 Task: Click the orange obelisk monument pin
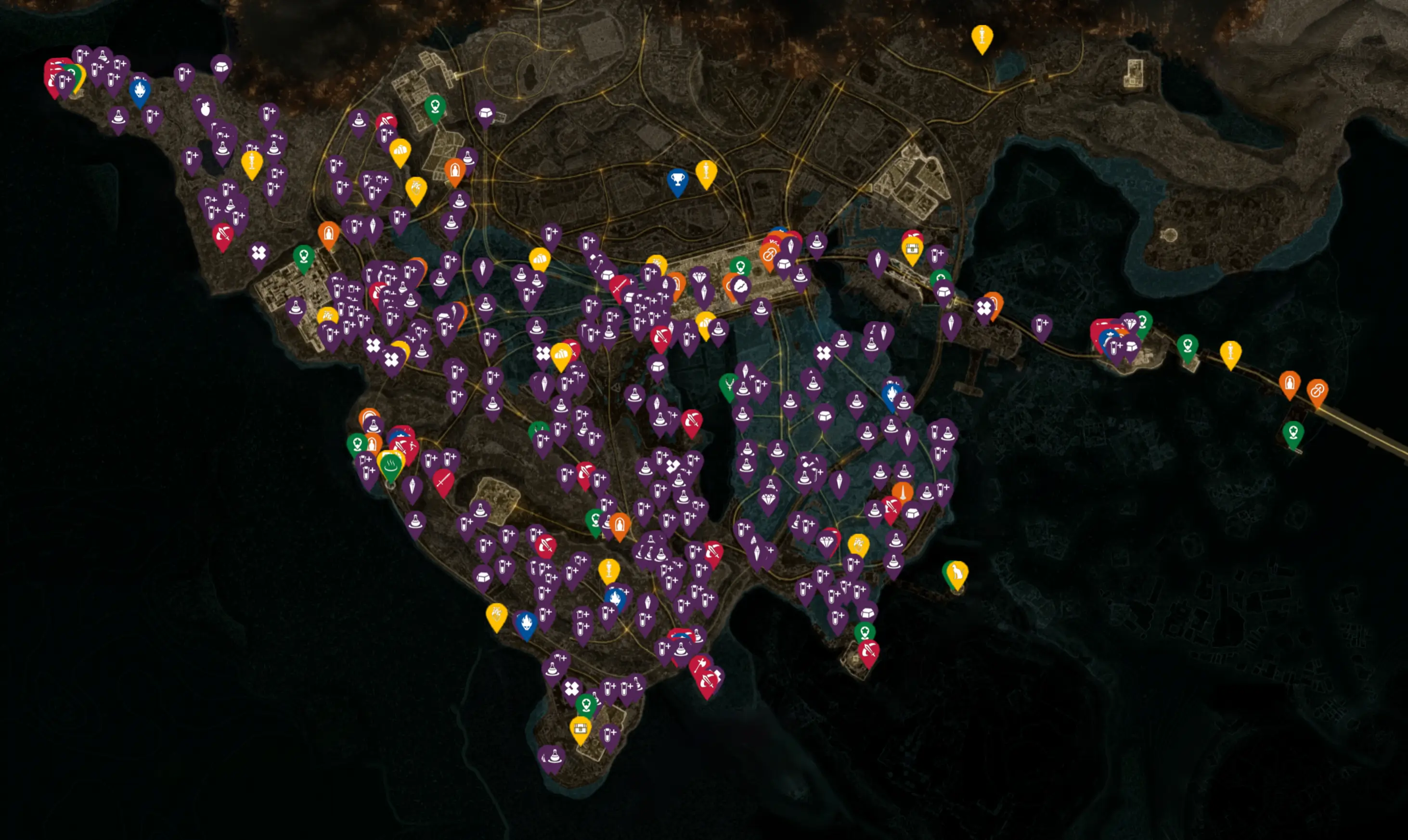(x=903, y=492)
